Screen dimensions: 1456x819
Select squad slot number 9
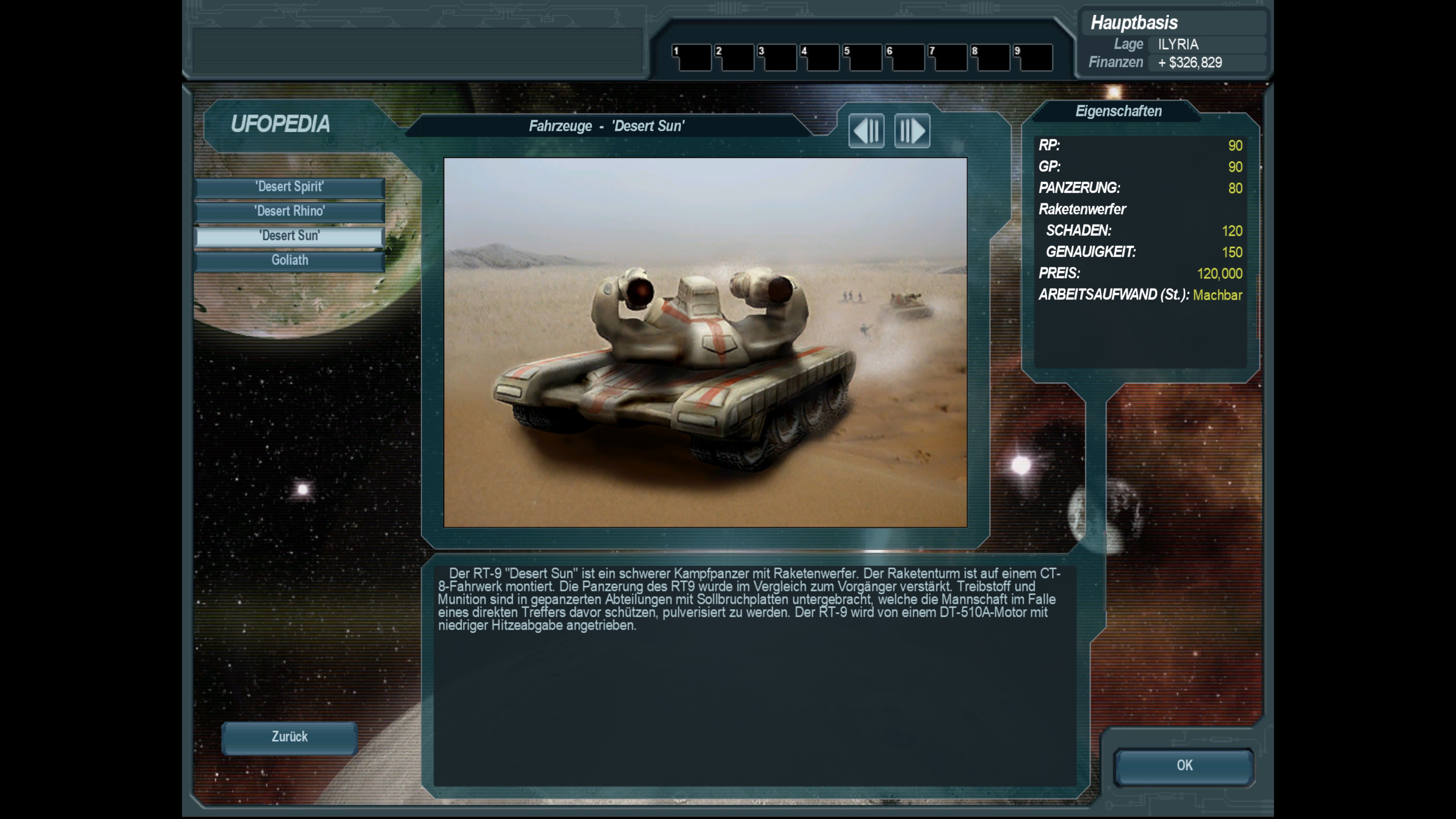click(x=1033, y=58)
